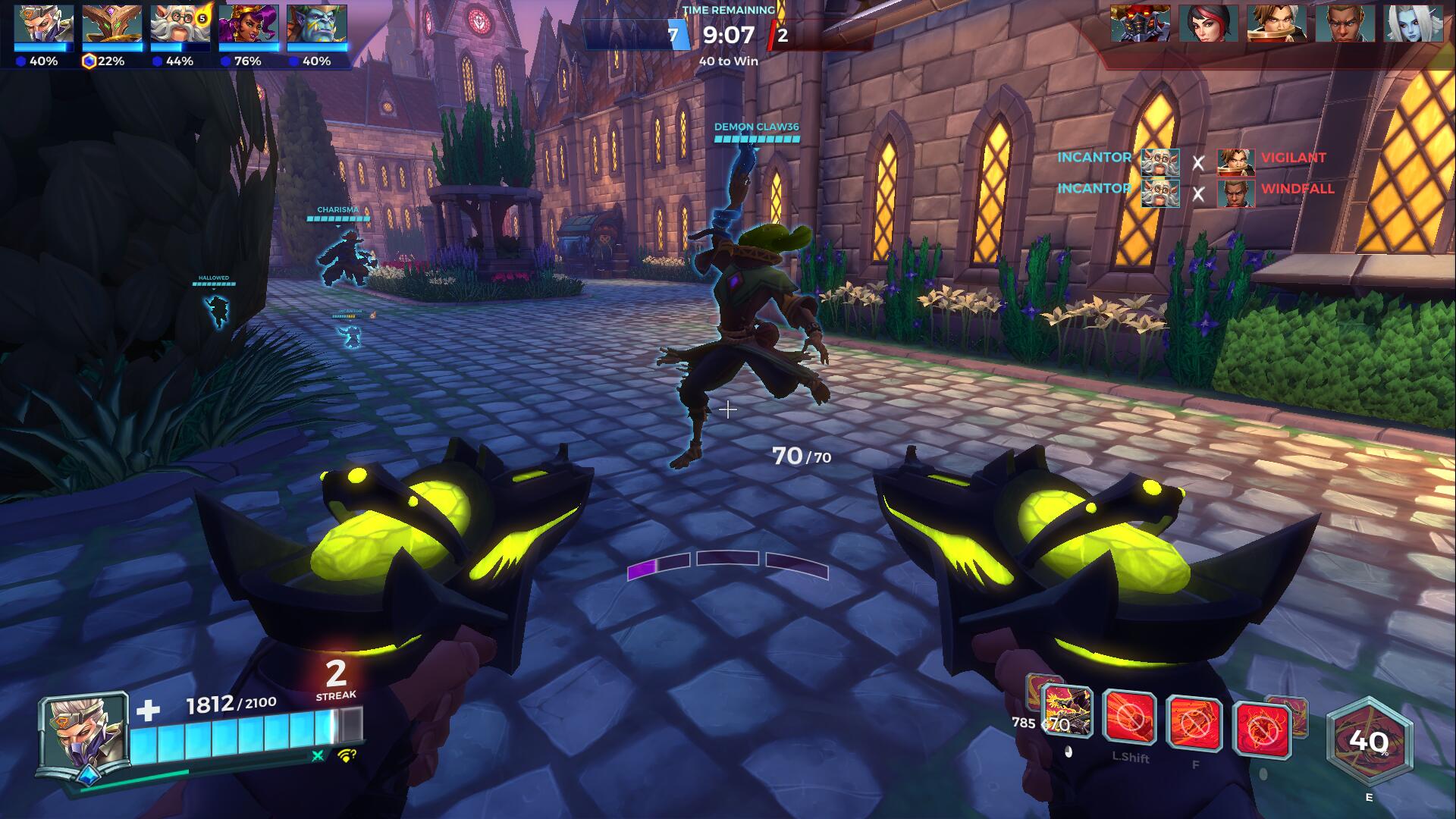This screenshot has height=819, width=1456.
Task: Select the short-haired dark-skinned man enemy portrait
Action: click(1345, 24)
